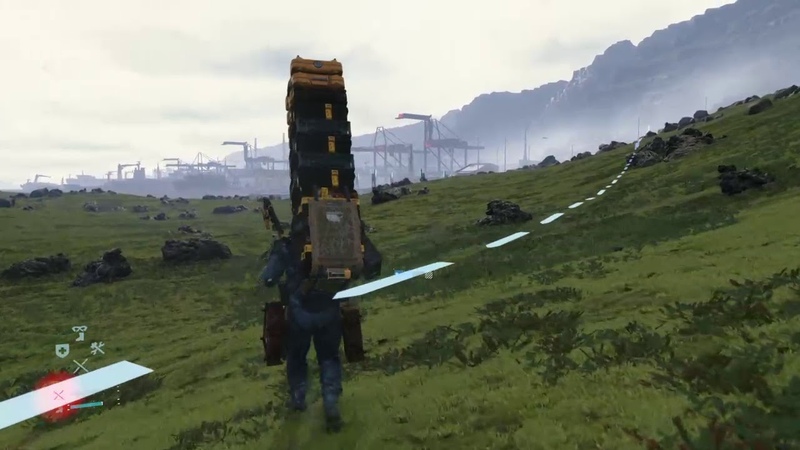This screenshot has width=800, height=450.
Task: Select the boots and mask equipment icon
Action: point(79,333)
